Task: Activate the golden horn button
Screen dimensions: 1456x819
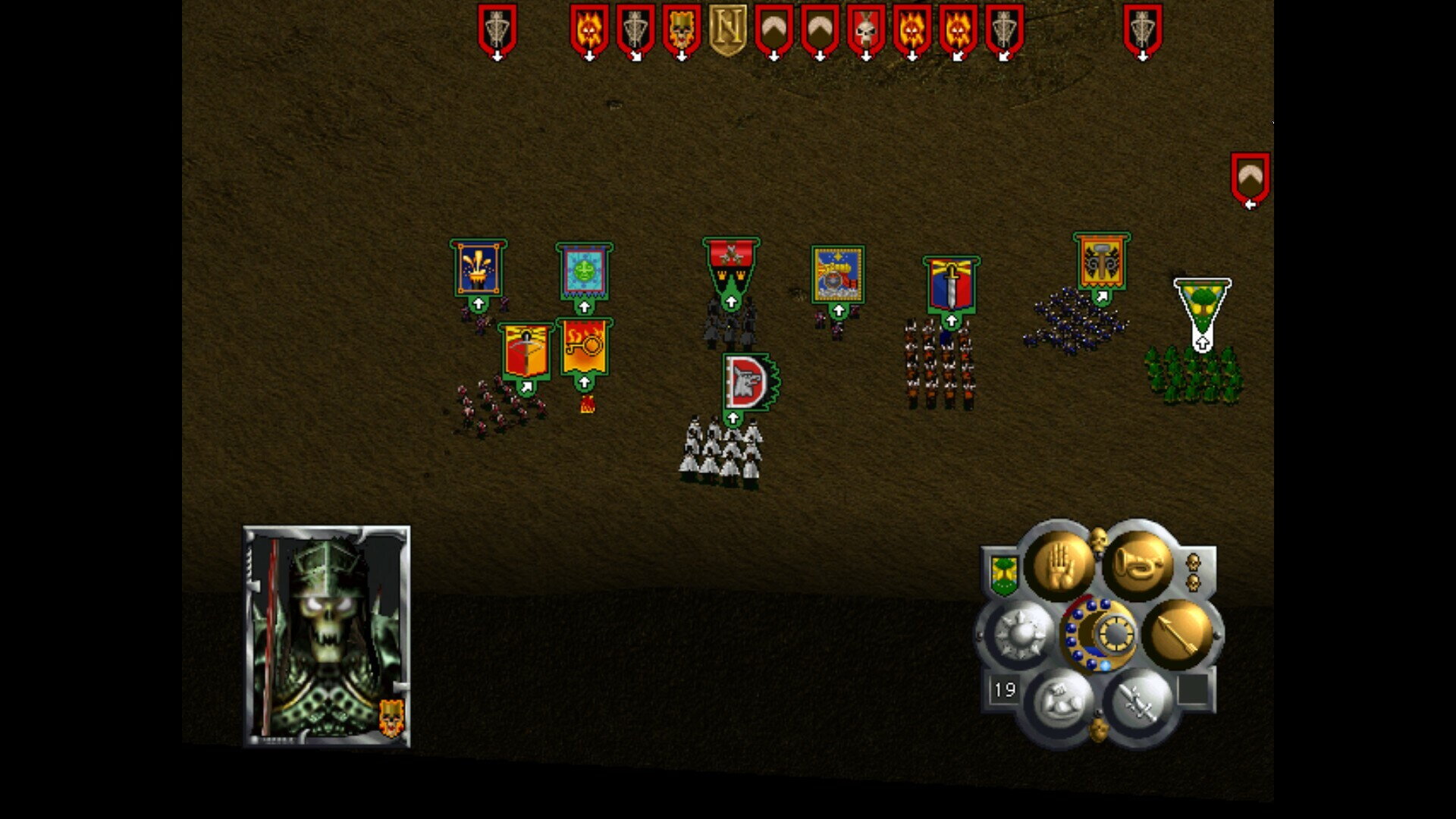Action: 1137,566
